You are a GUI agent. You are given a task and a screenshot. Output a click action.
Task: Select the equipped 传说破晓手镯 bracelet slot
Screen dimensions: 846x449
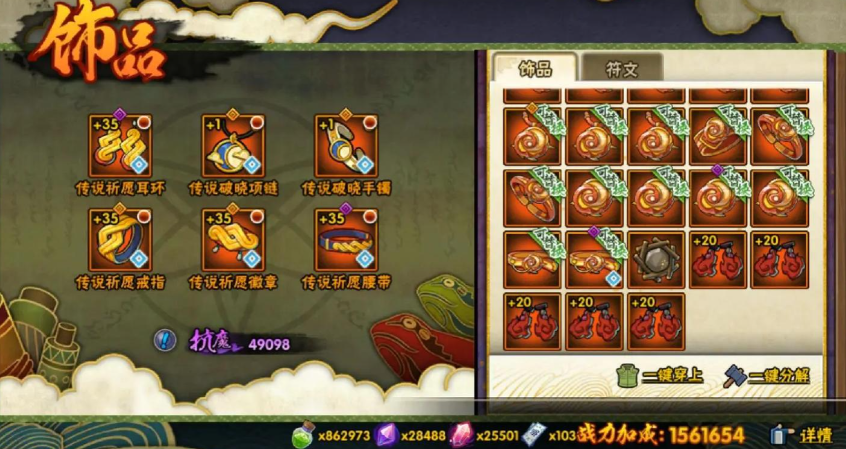pyautogui.click(x=345, y=145)
